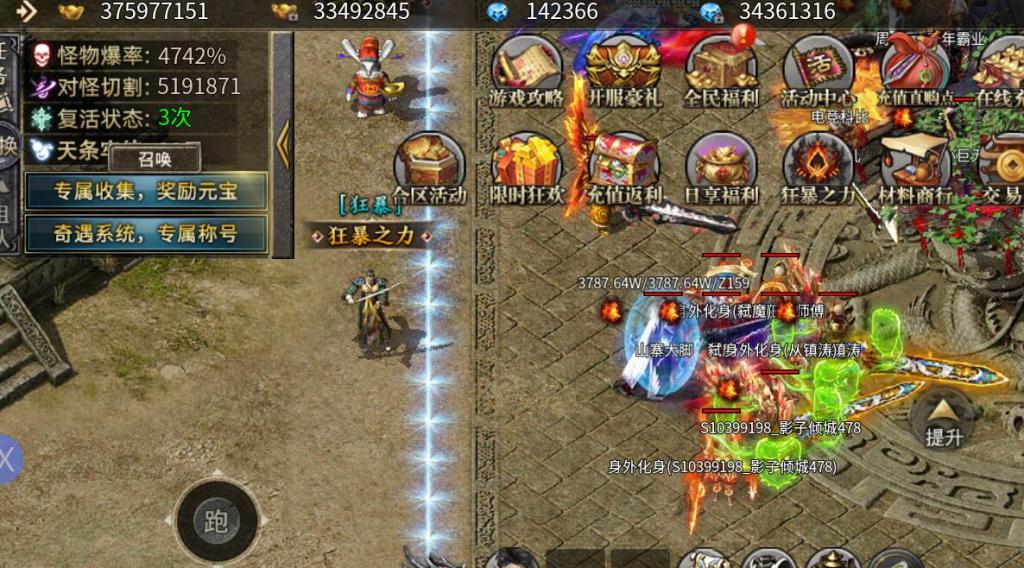
Task: Open the 在线 online rewards gold icon
Action: click(1000, 70)
